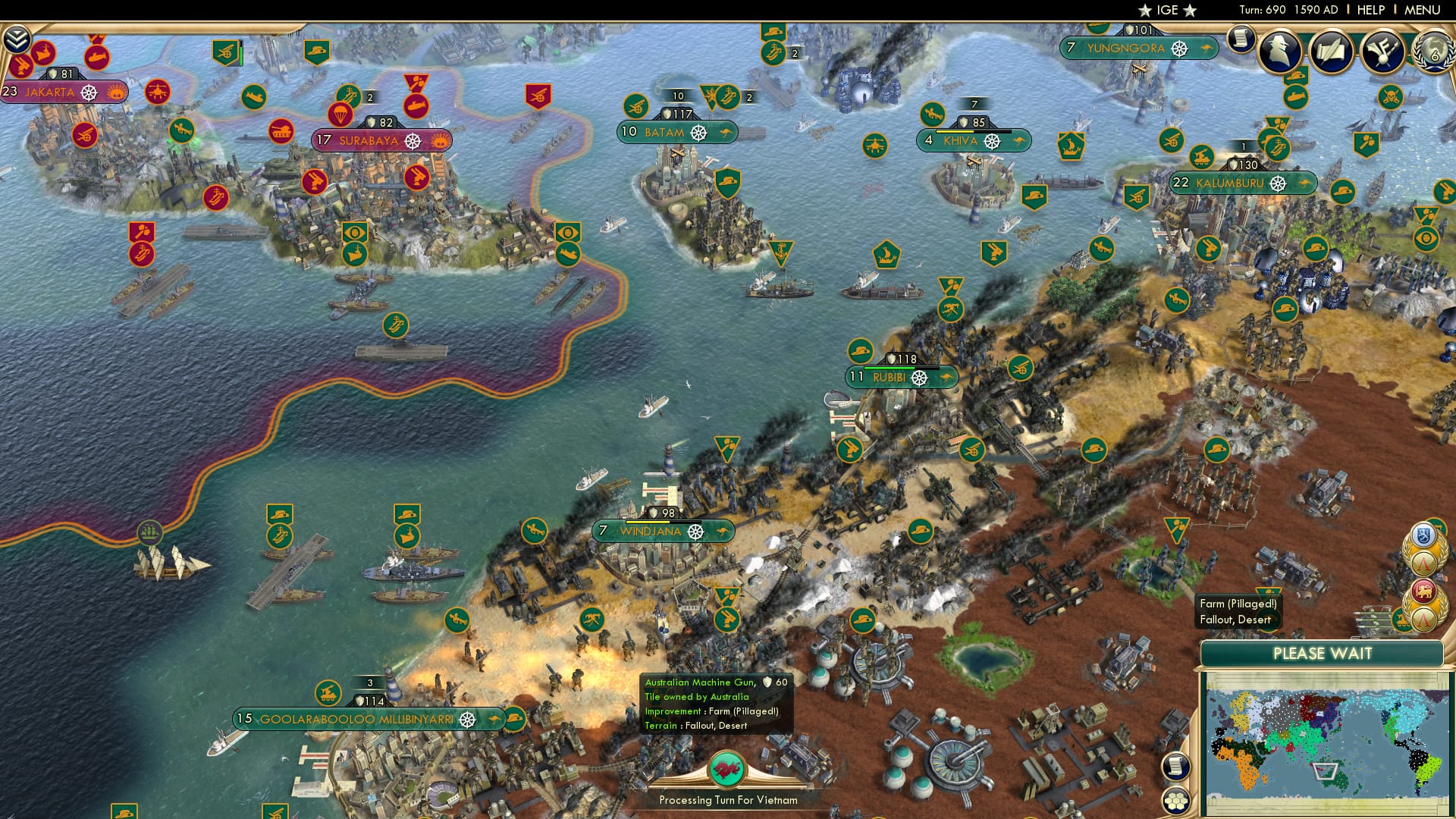Click the red lion leader medal above the minimap
Image resolution: width=1456 pixels, height=819 pixels.
coord(1423,592)
